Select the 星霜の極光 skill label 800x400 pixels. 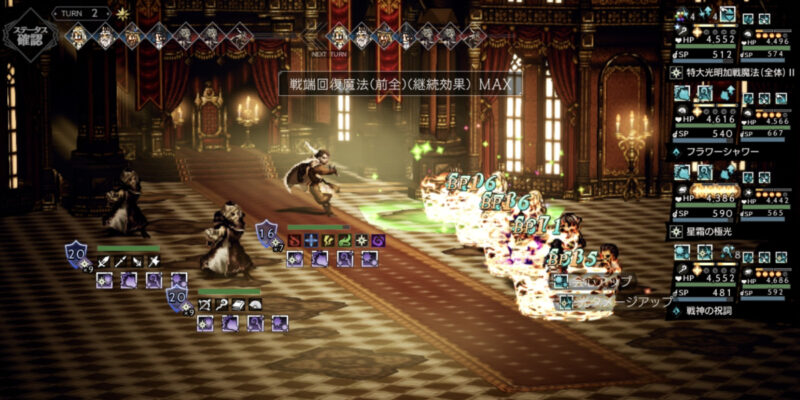716,232
